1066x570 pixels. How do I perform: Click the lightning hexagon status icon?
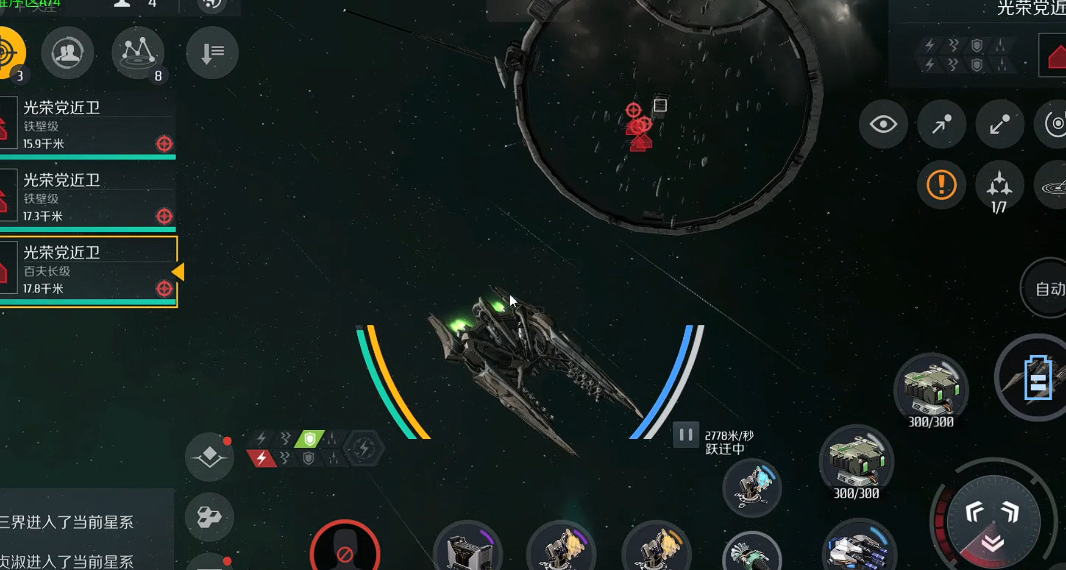point(364,448)
